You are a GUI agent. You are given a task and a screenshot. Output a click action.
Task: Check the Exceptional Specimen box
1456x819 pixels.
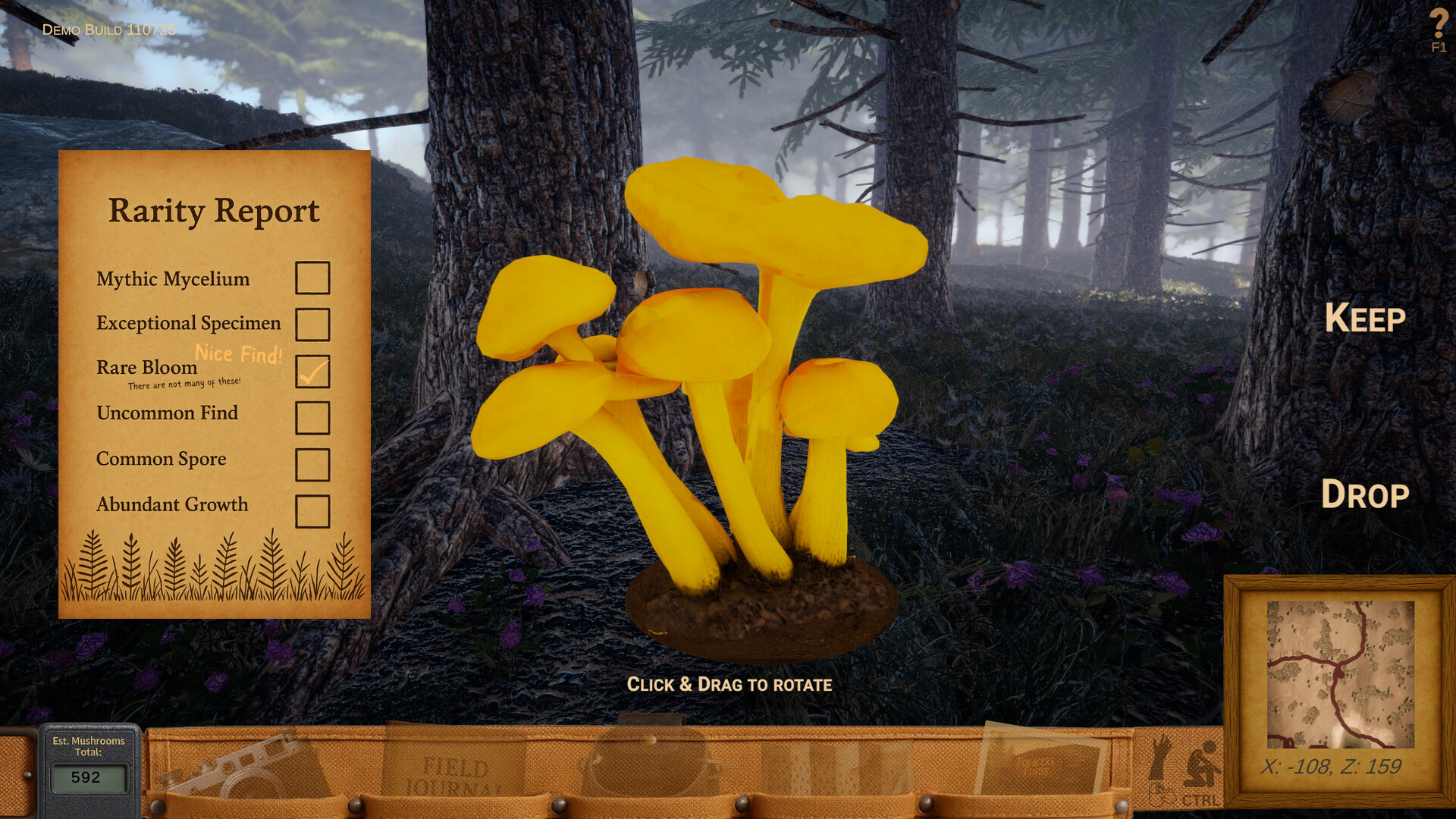point(312,326)
